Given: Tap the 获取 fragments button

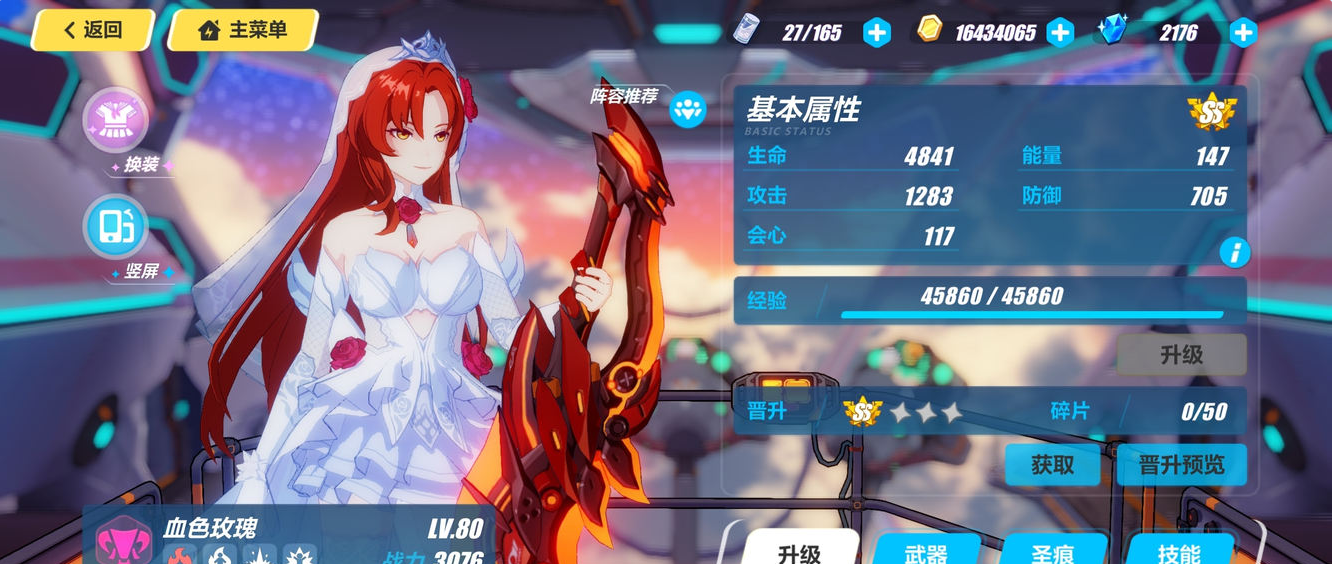Looking at the screenshot, I should 1052,465.
